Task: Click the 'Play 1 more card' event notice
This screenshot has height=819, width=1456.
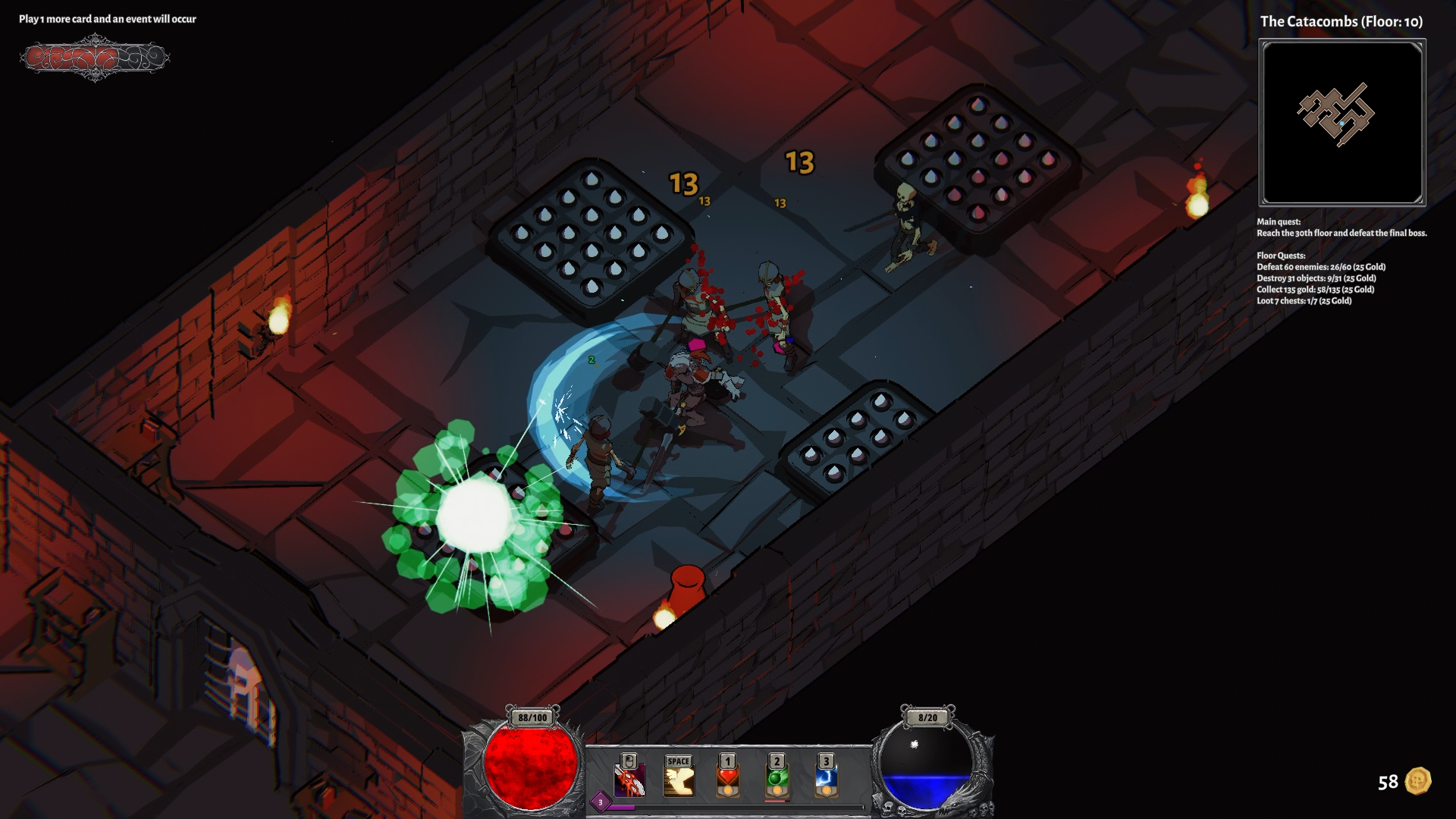Action: click(x=106, y=19)
